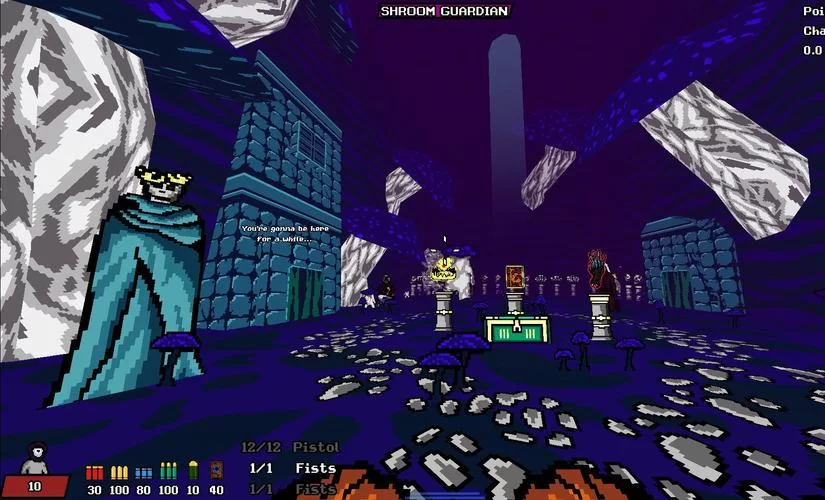Choose the blue ammo cells icon
The height and width of the screenshot is (500, 825).
(144, 471)
